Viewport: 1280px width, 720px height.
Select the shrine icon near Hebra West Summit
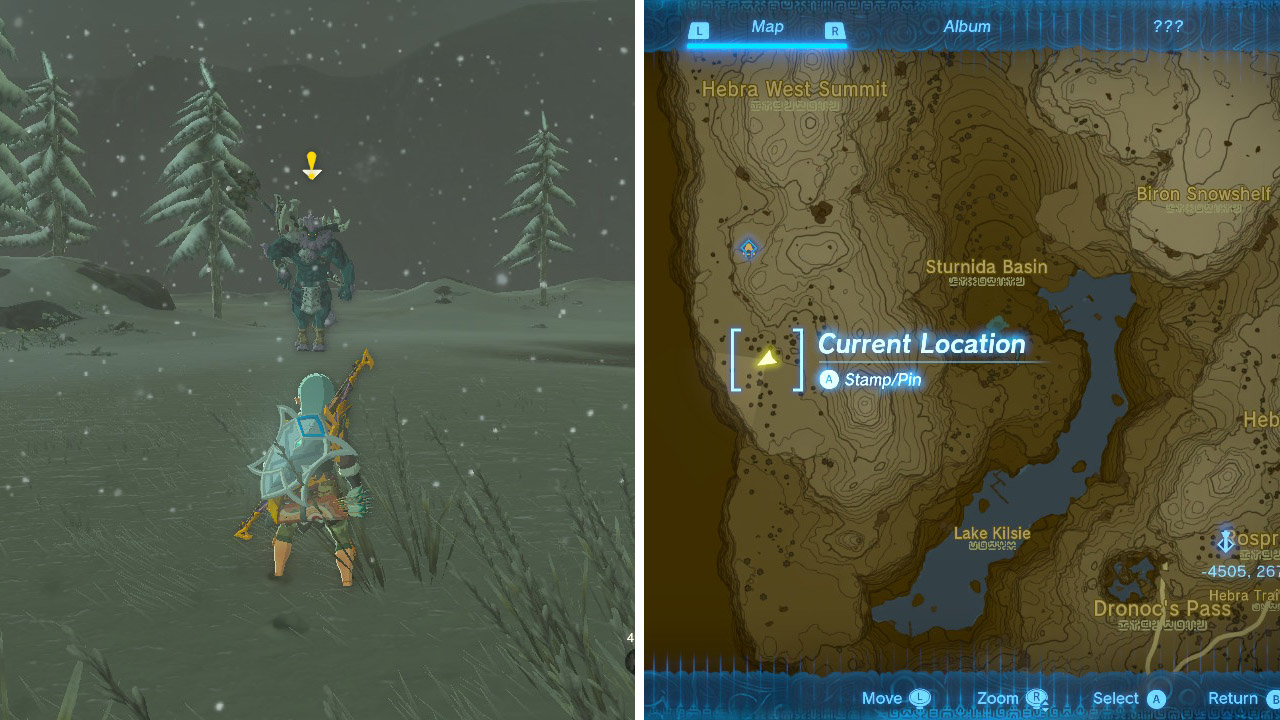coord(747,247)
